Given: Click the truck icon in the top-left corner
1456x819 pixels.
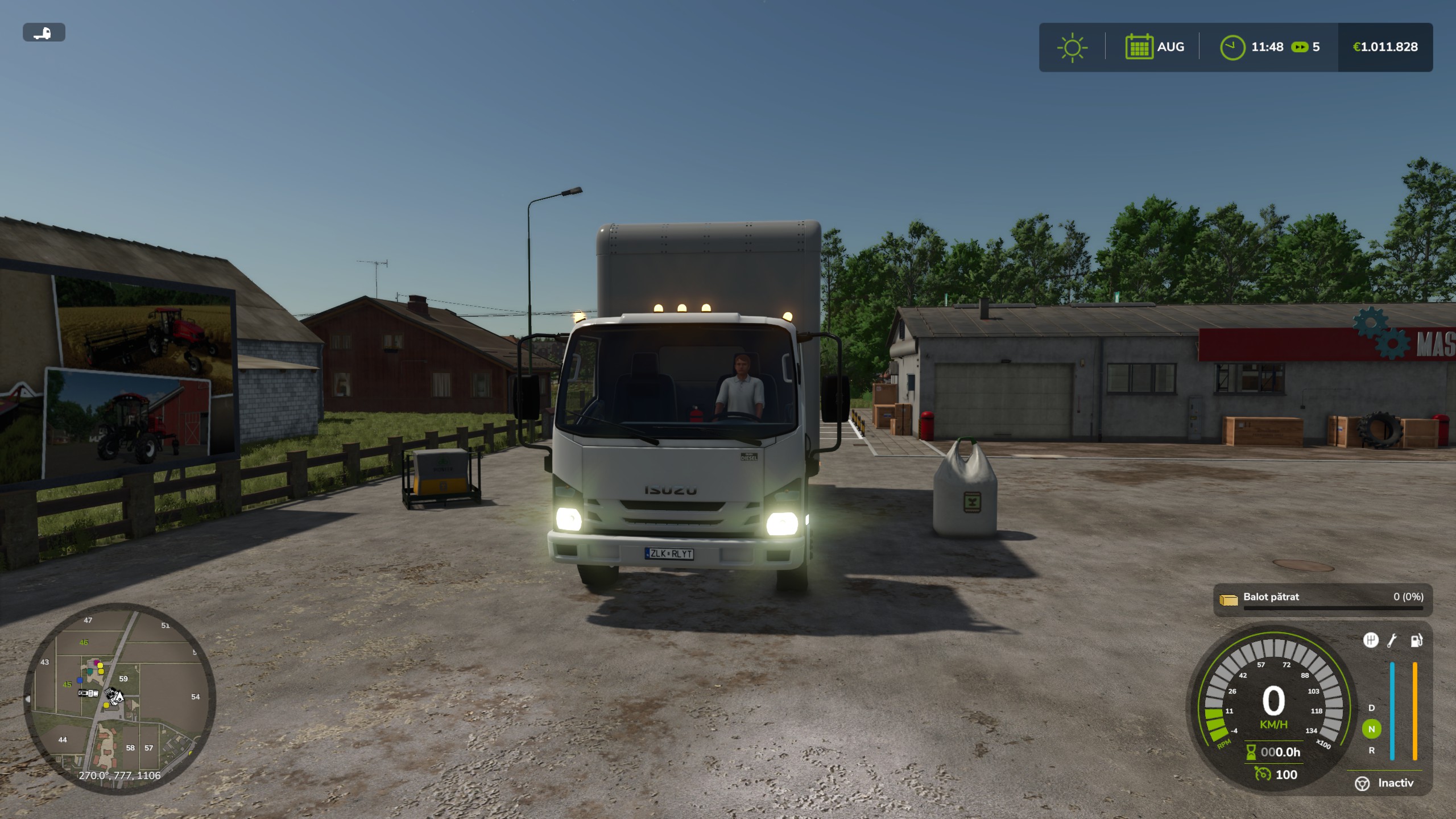Looking at the screenshot, I should 44,32.
